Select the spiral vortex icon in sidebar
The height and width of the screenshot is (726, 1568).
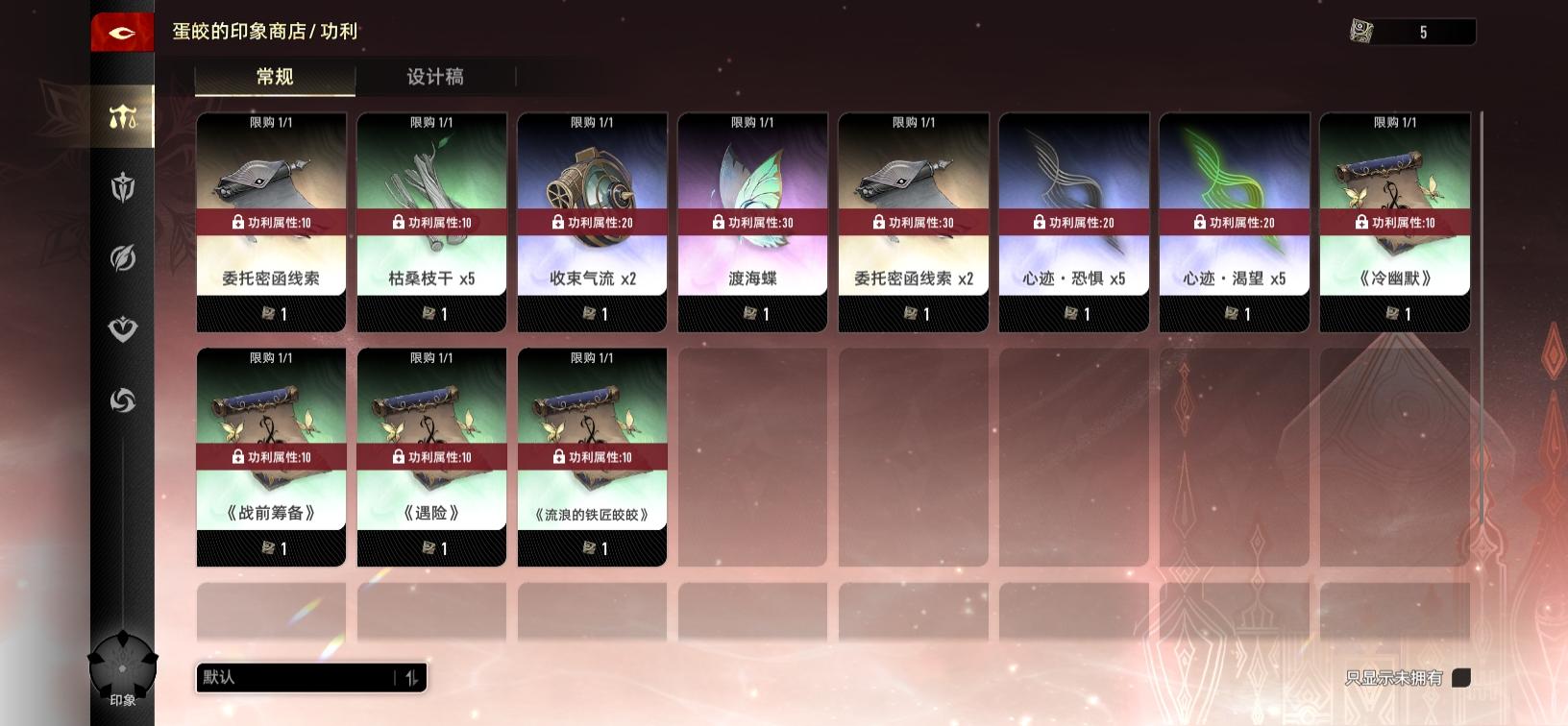pyautogui.click(x=121, y=400)
